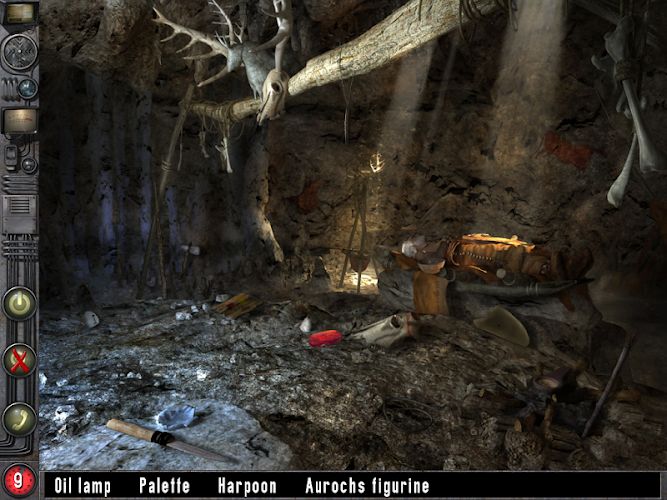The image size is (667, 500).
Task: Choose Aurochs figurine from the item list
Action: (367, 487)
